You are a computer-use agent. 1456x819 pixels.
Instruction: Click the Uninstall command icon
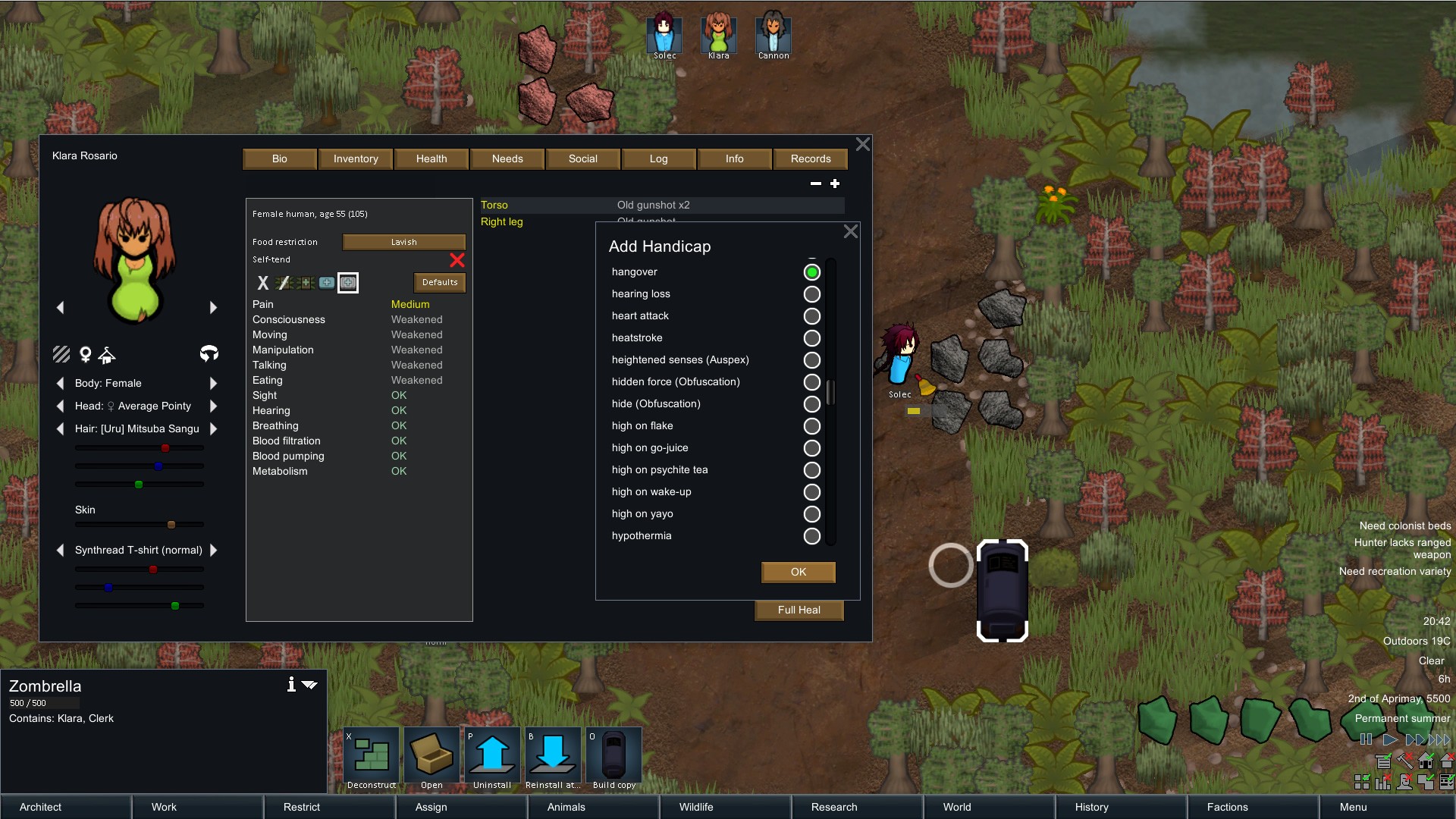click(x=492, y=756)
